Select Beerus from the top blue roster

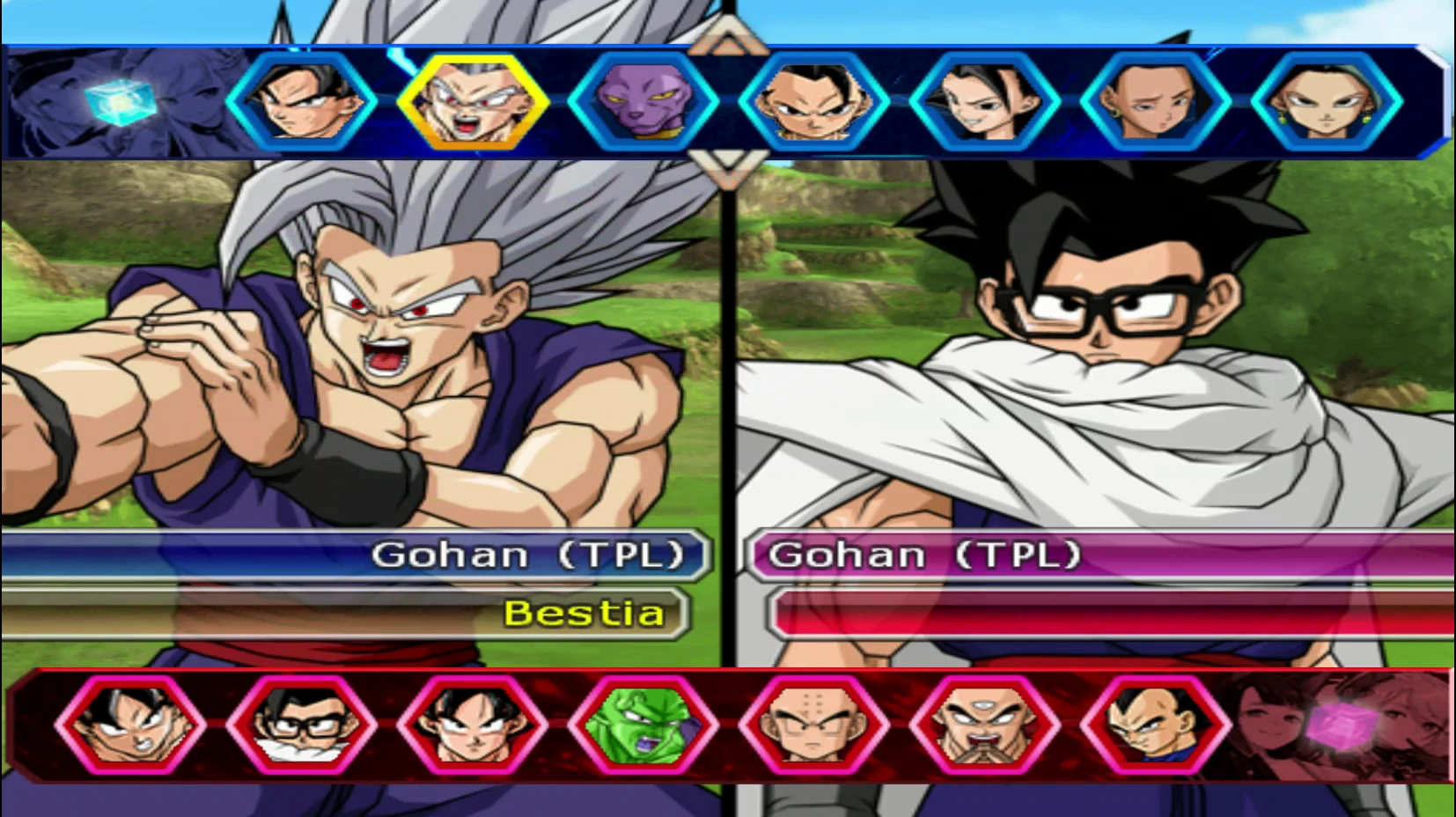pos(647,101)
